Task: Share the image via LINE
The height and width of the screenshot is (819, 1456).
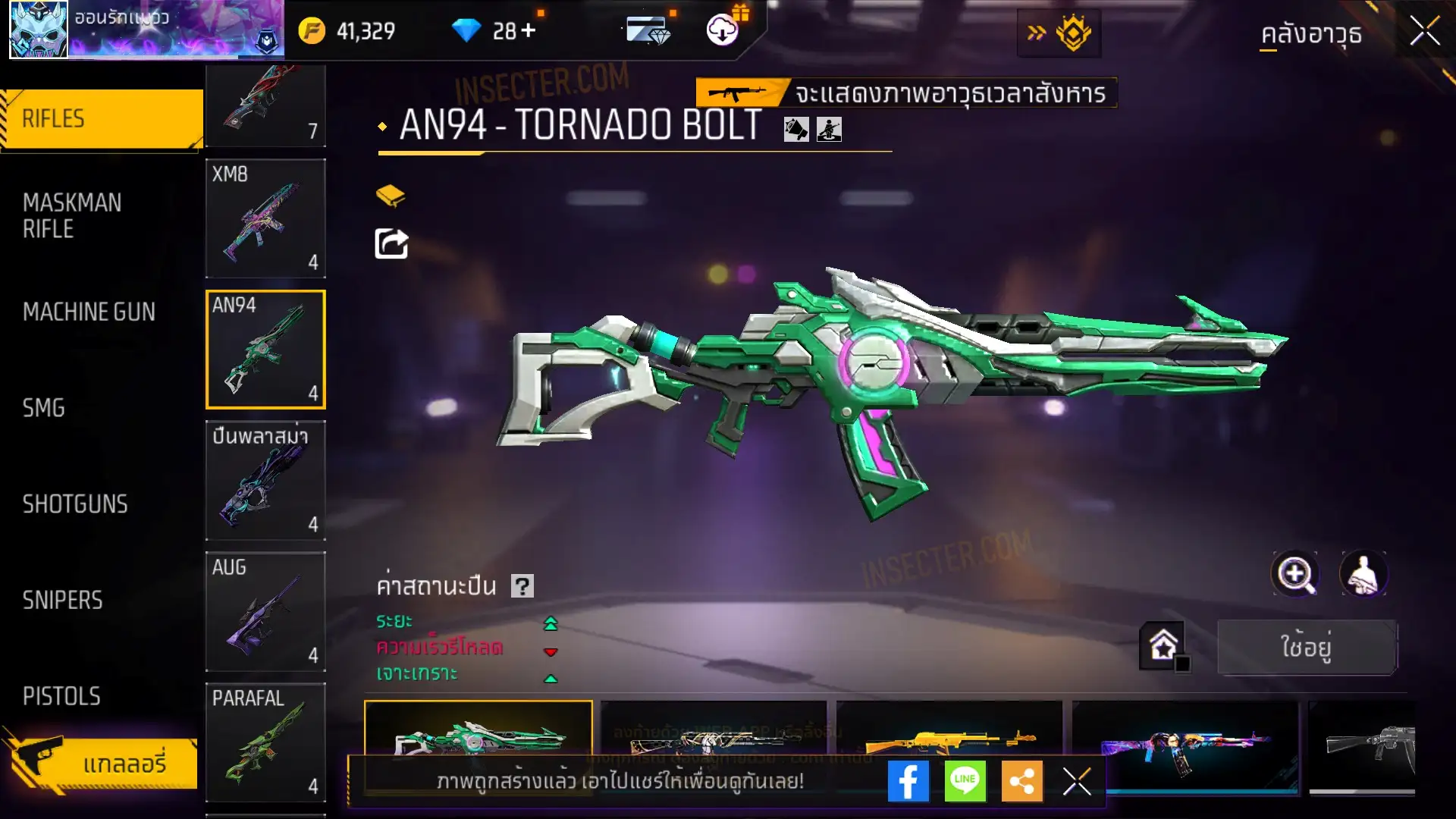Action: coord(965,781)
